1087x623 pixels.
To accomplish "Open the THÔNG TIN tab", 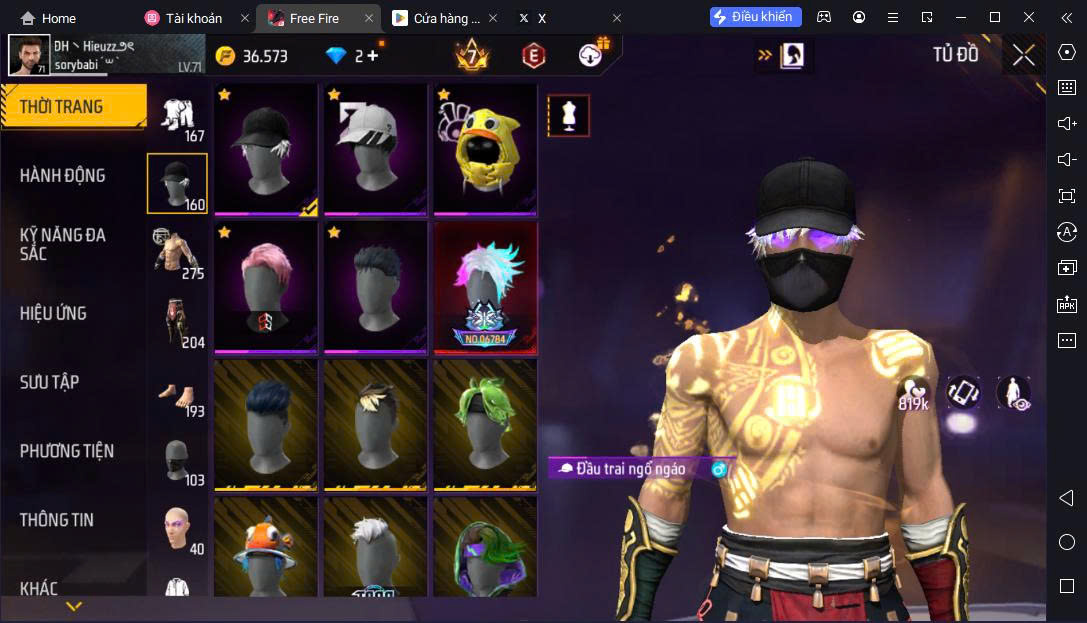I will pos(57,520).
